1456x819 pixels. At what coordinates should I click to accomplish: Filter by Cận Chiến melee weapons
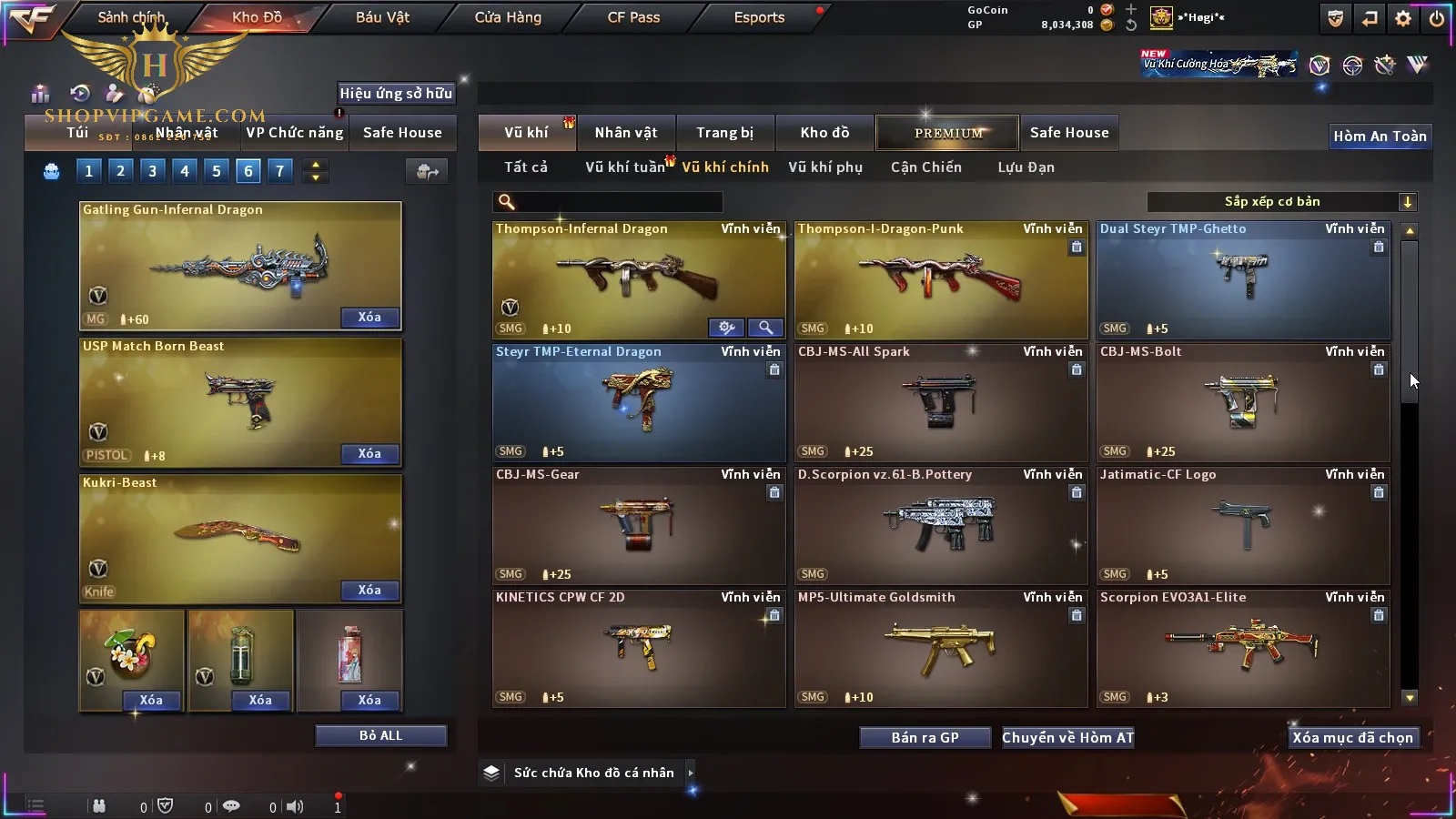pos(925,167)
